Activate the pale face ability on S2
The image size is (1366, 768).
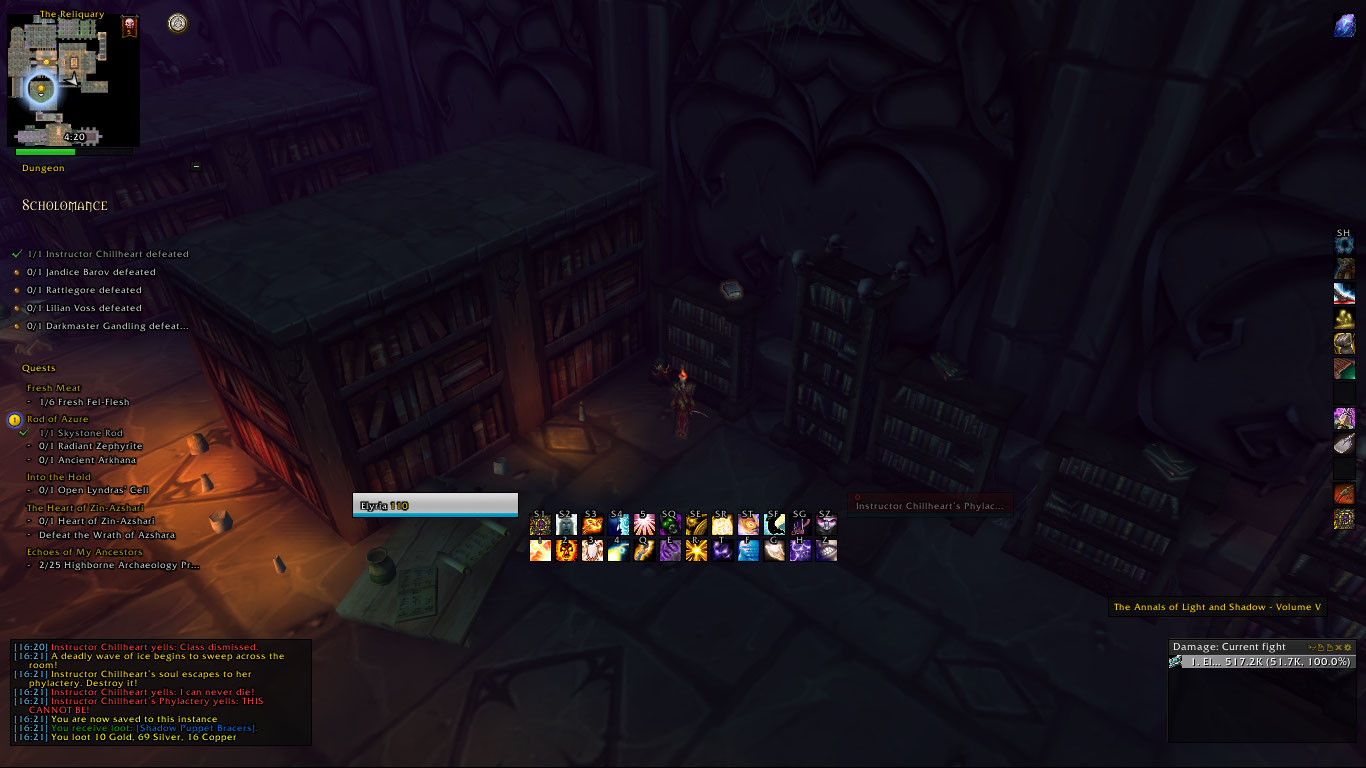[566, 524]
